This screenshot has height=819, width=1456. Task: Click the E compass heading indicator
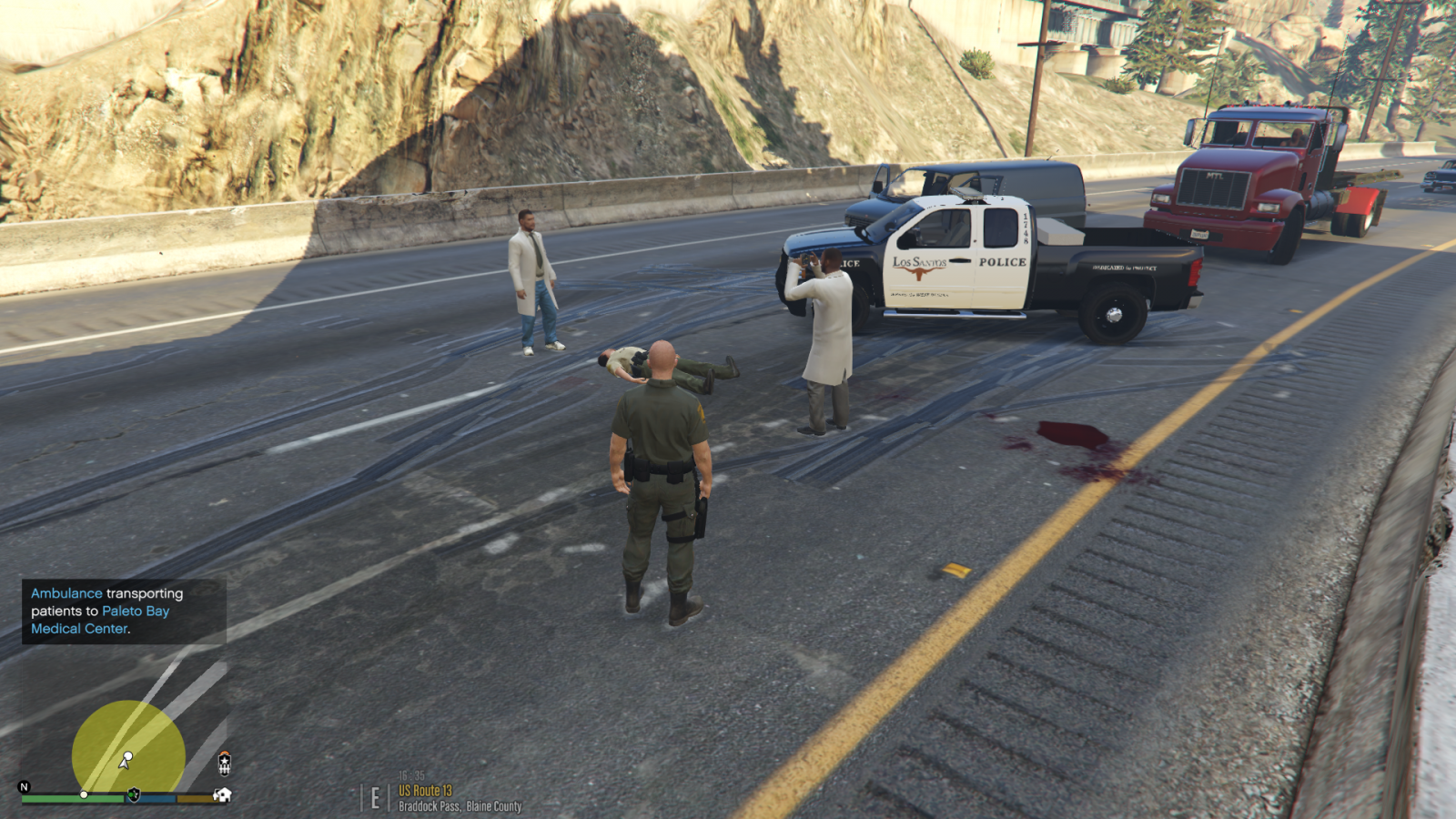pos(375,797)
